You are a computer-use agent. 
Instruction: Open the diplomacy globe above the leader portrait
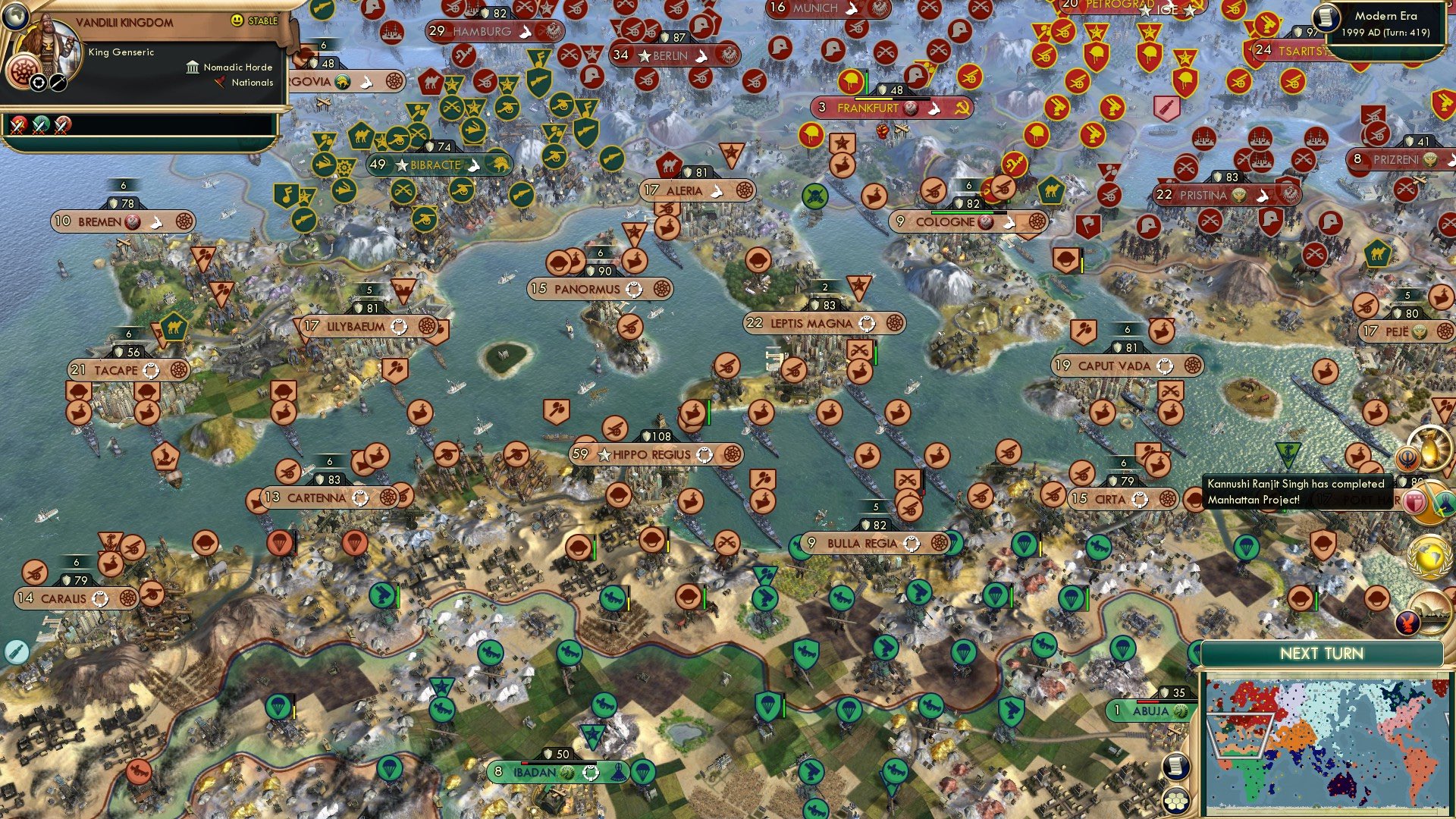[14, 17]
